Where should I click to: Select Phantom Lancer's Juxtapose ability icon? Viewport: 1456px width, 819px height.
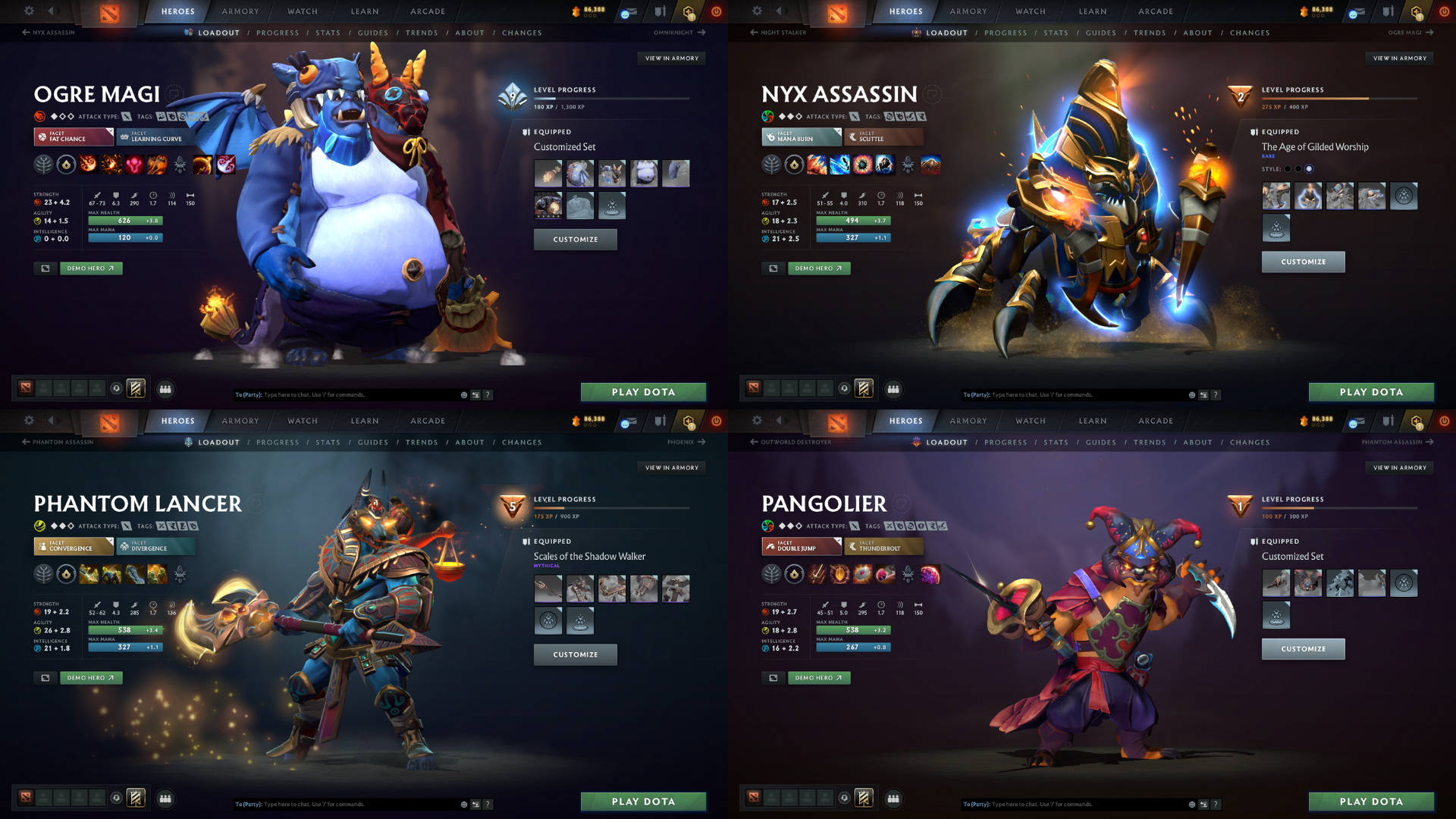point(156,574)
